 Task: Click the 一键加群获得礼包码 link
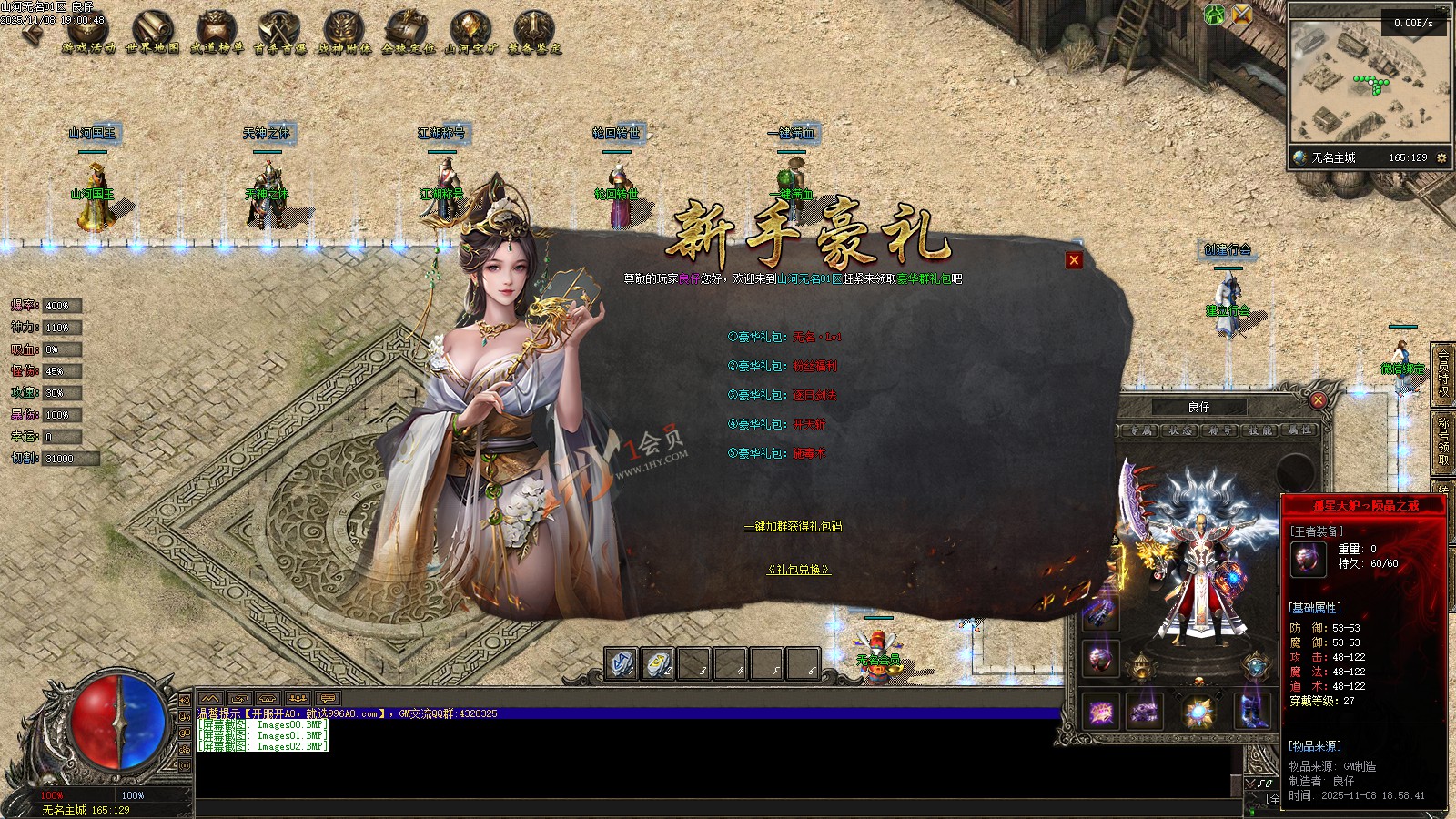[x=793, y=526]
